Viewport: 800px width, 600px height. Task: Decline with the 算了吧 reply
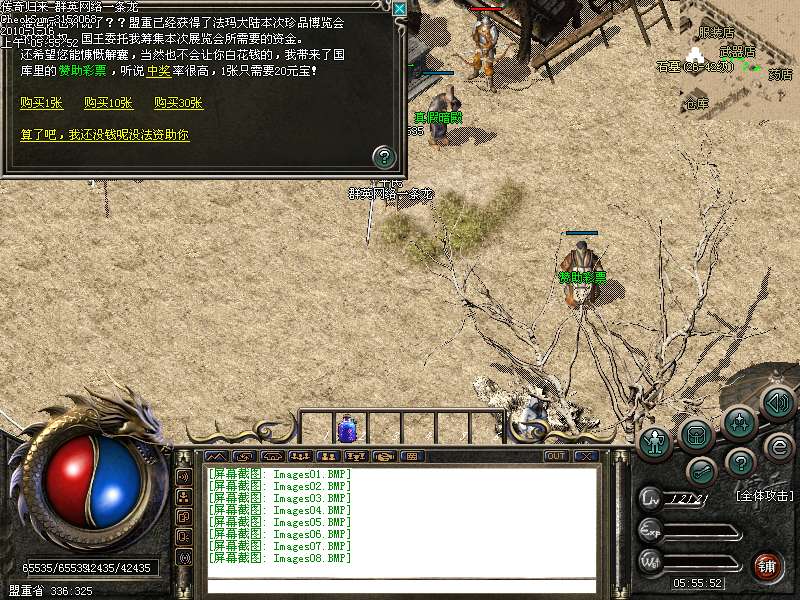point(105,134)
